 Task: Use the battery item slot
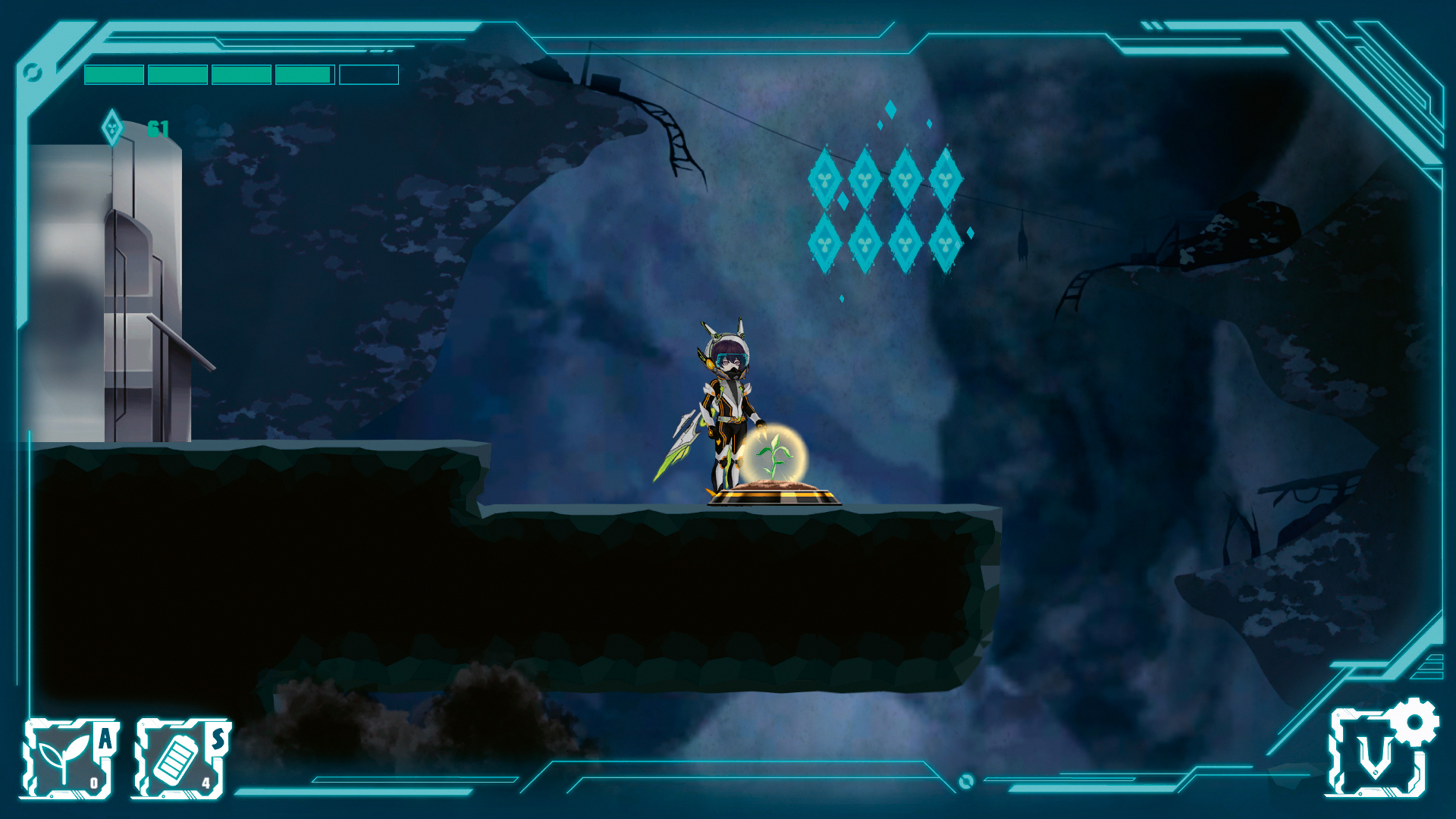coord(180,758)
